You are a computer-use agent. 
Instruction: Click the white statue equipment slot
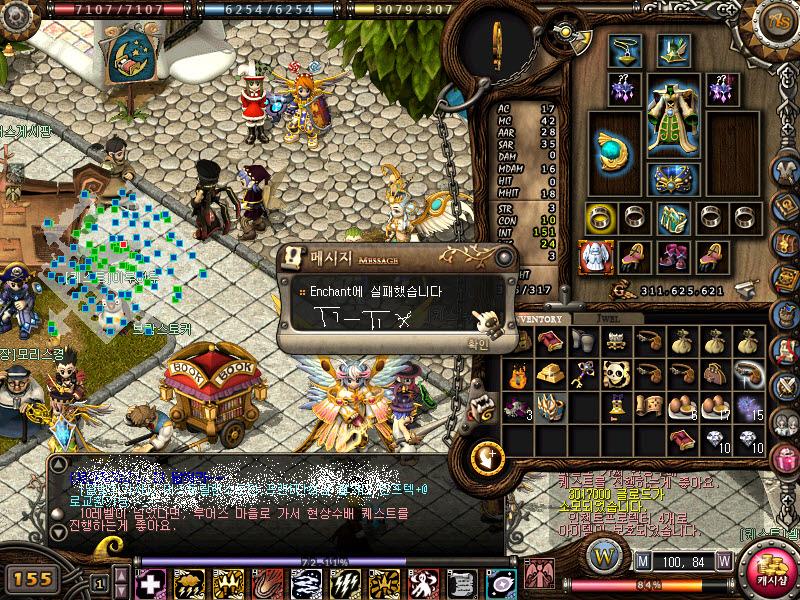(596, 257)
